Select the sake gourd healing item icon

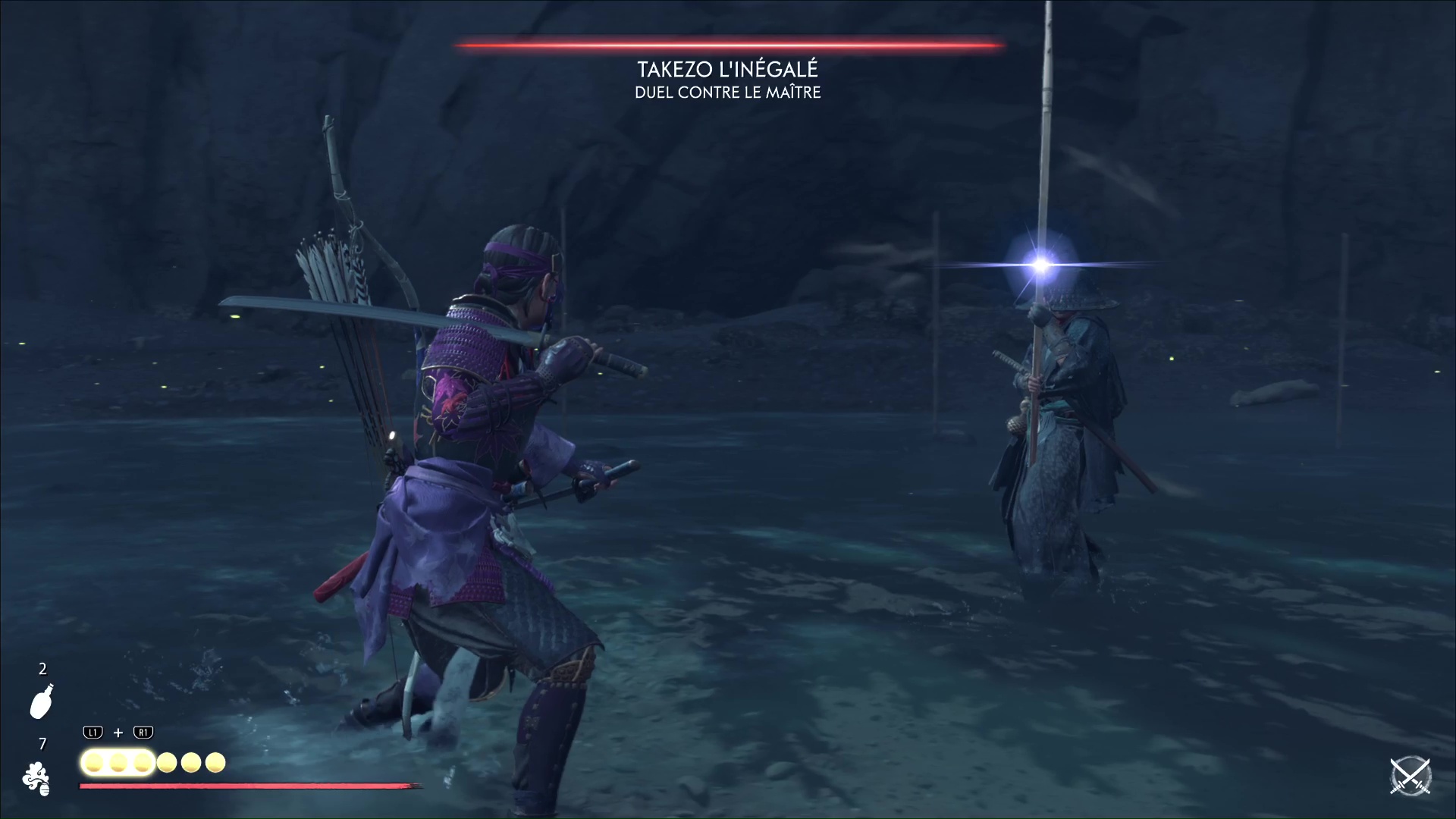[42, 701]
